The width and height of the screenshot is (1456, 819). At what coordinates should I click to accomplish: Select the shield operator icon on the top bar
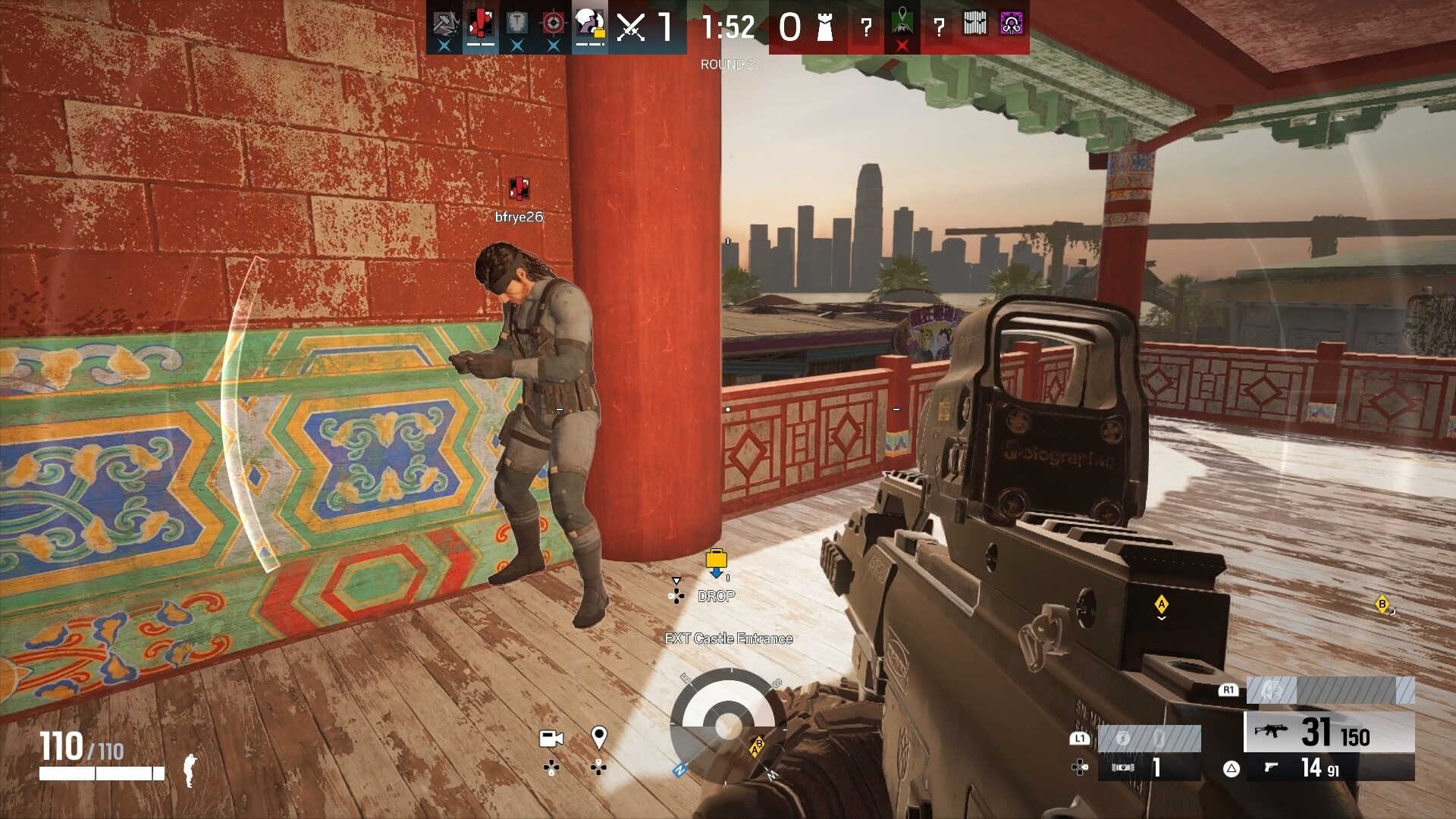[515, 23]
